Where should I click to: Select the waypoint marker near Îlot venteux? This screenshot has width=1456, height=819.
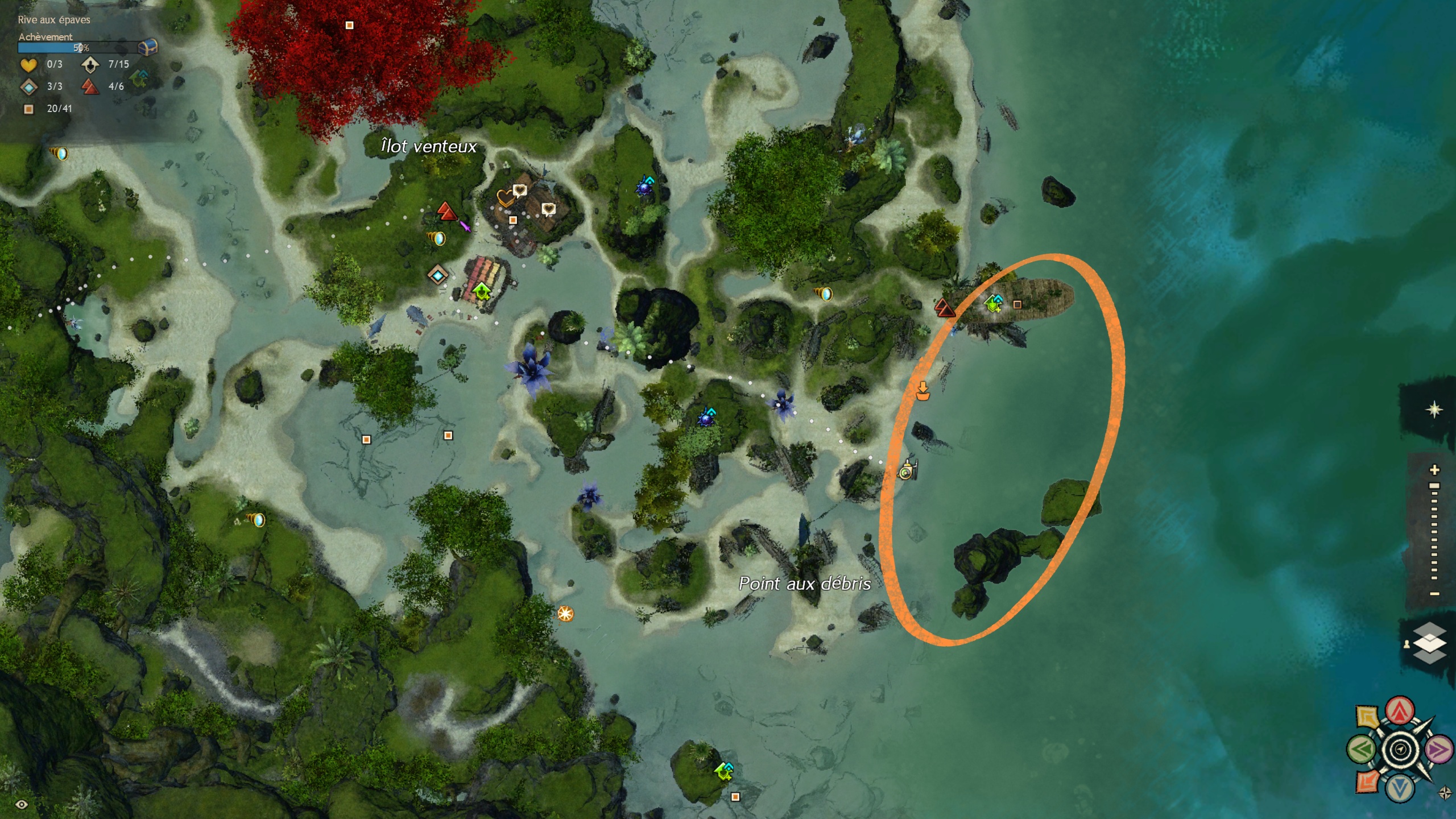click(x=437, y=276)
